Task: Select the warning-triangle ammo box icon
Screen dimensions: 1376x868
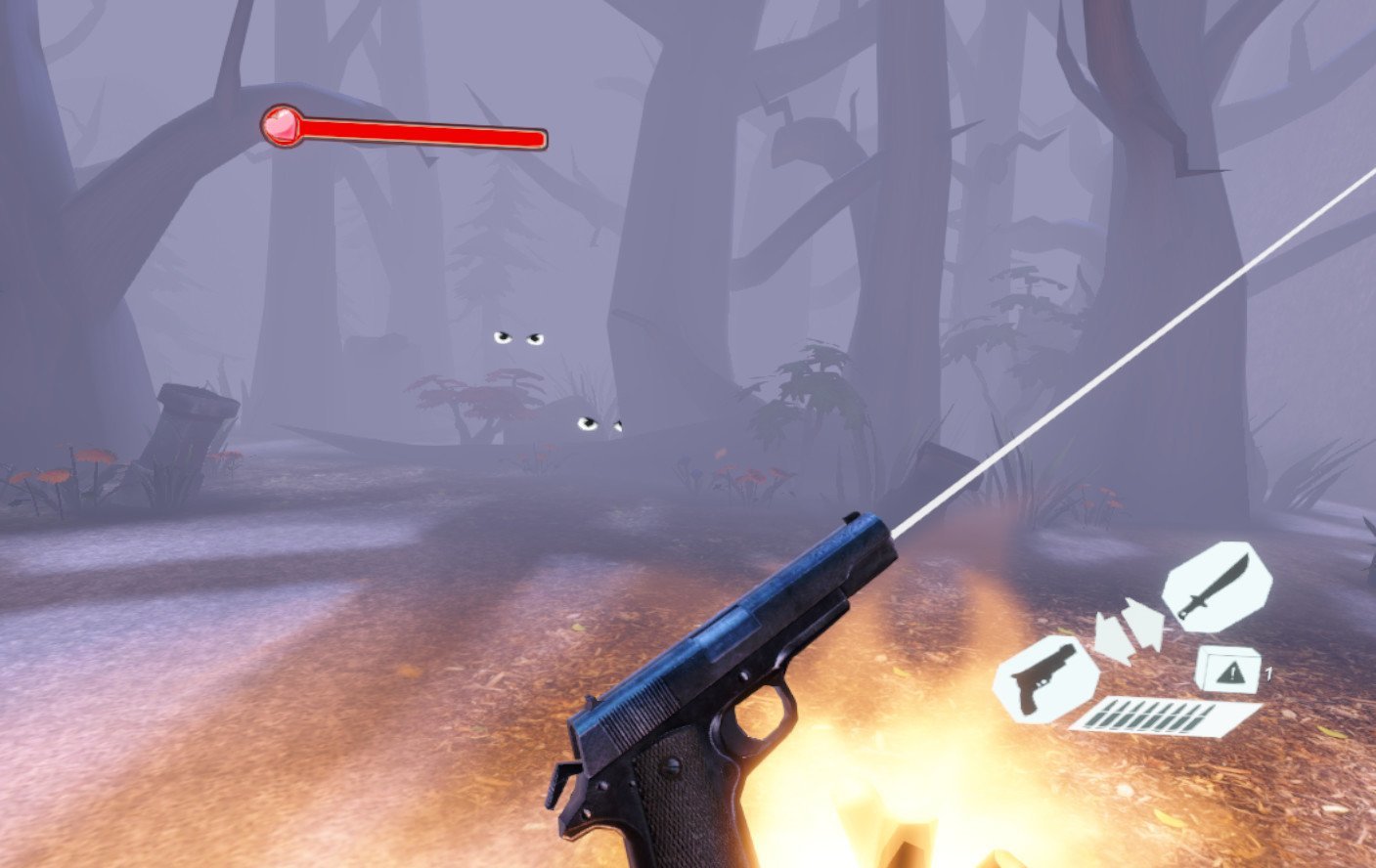Action: pos(1230,671)
